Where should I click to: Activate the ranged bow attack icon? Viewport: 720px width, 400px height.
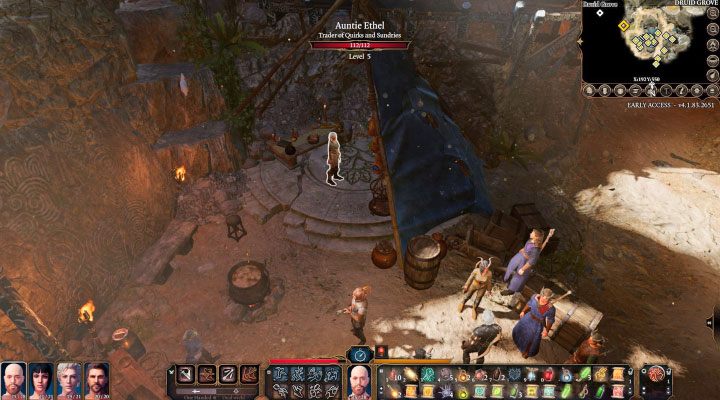pyautogui.click(x=228, y=376)
